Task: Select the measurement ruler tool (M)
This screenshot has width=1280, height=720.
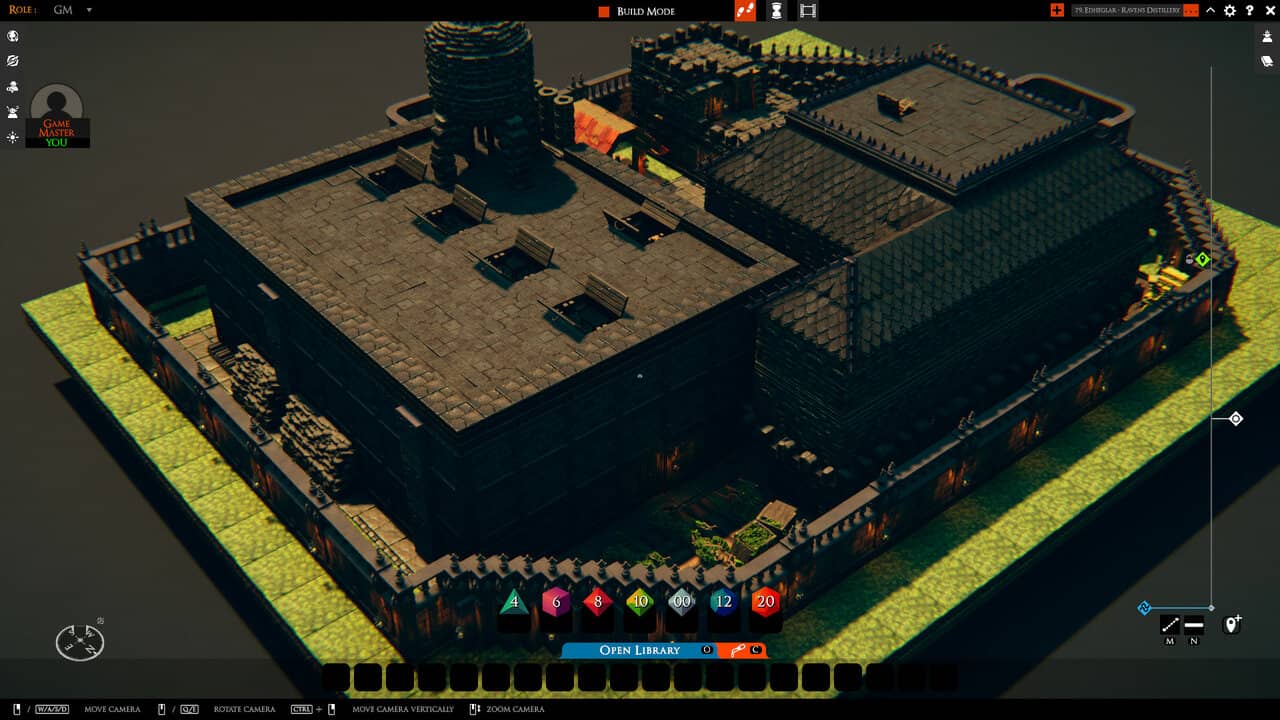Action: (1168, 623)
